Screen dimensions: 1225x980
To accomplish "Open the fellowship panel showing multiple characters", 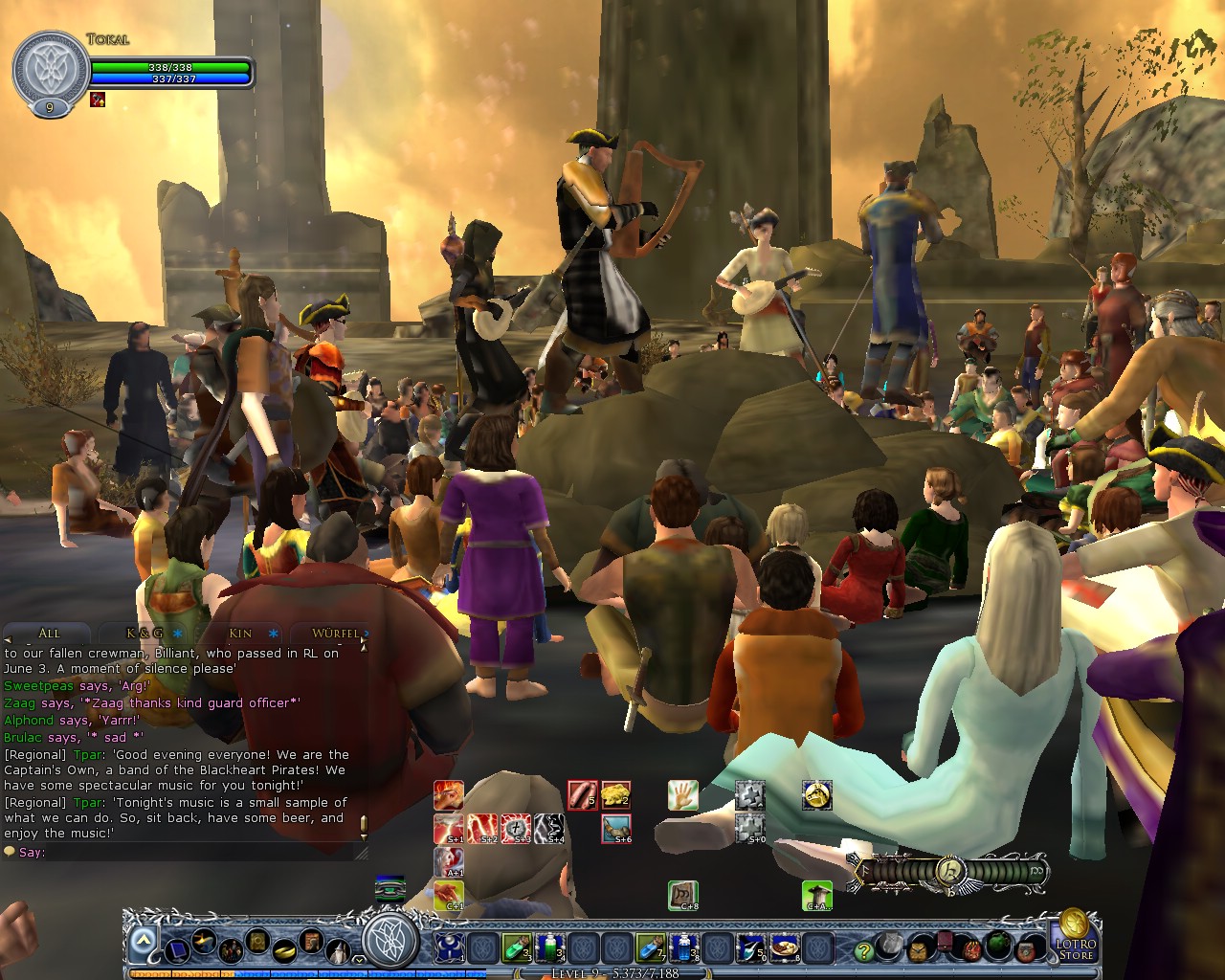I will tap(230, 953).
